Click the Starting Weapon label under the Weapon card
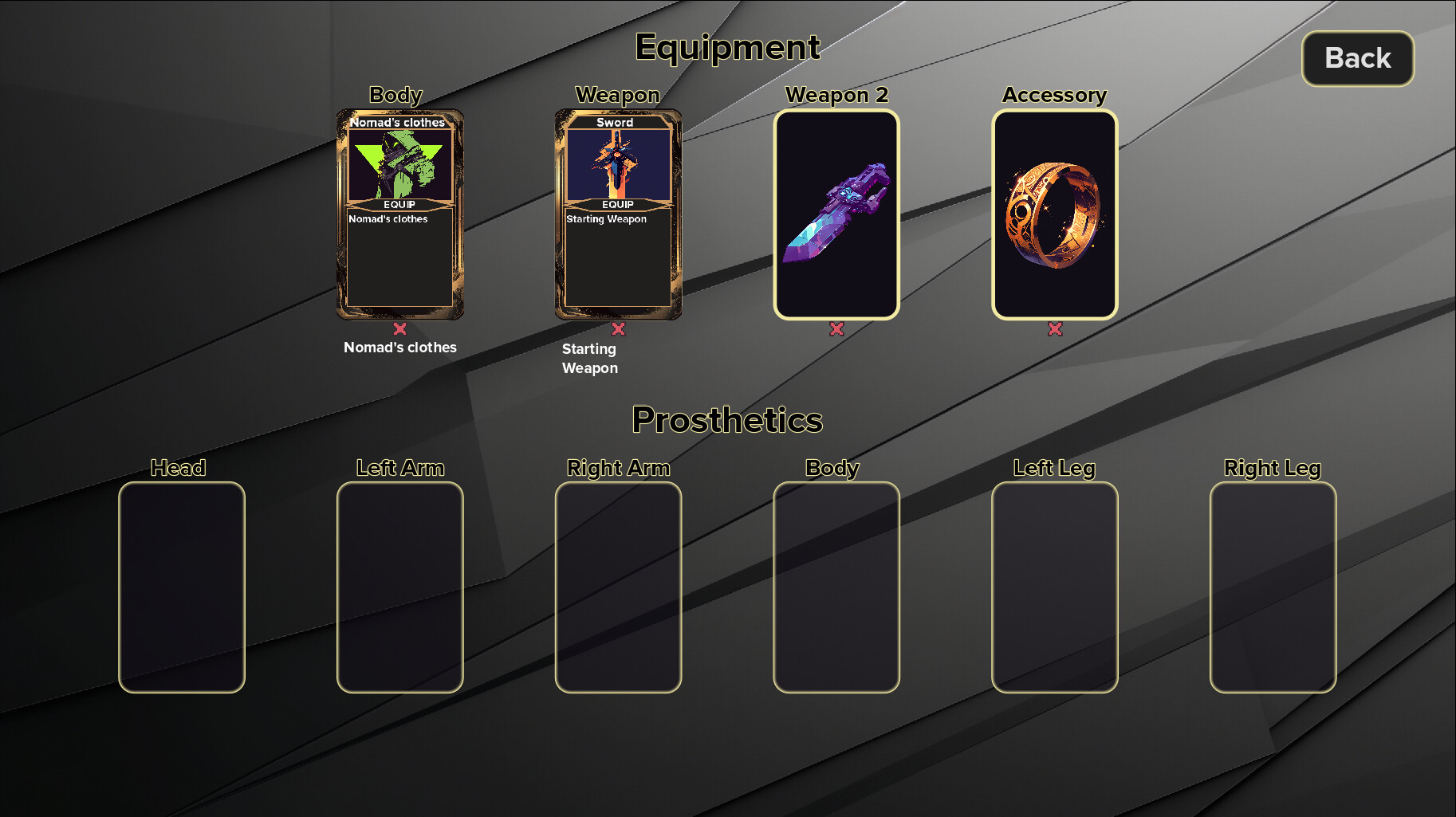This screenshot has width=1456, height=817. tap(590, 358)
